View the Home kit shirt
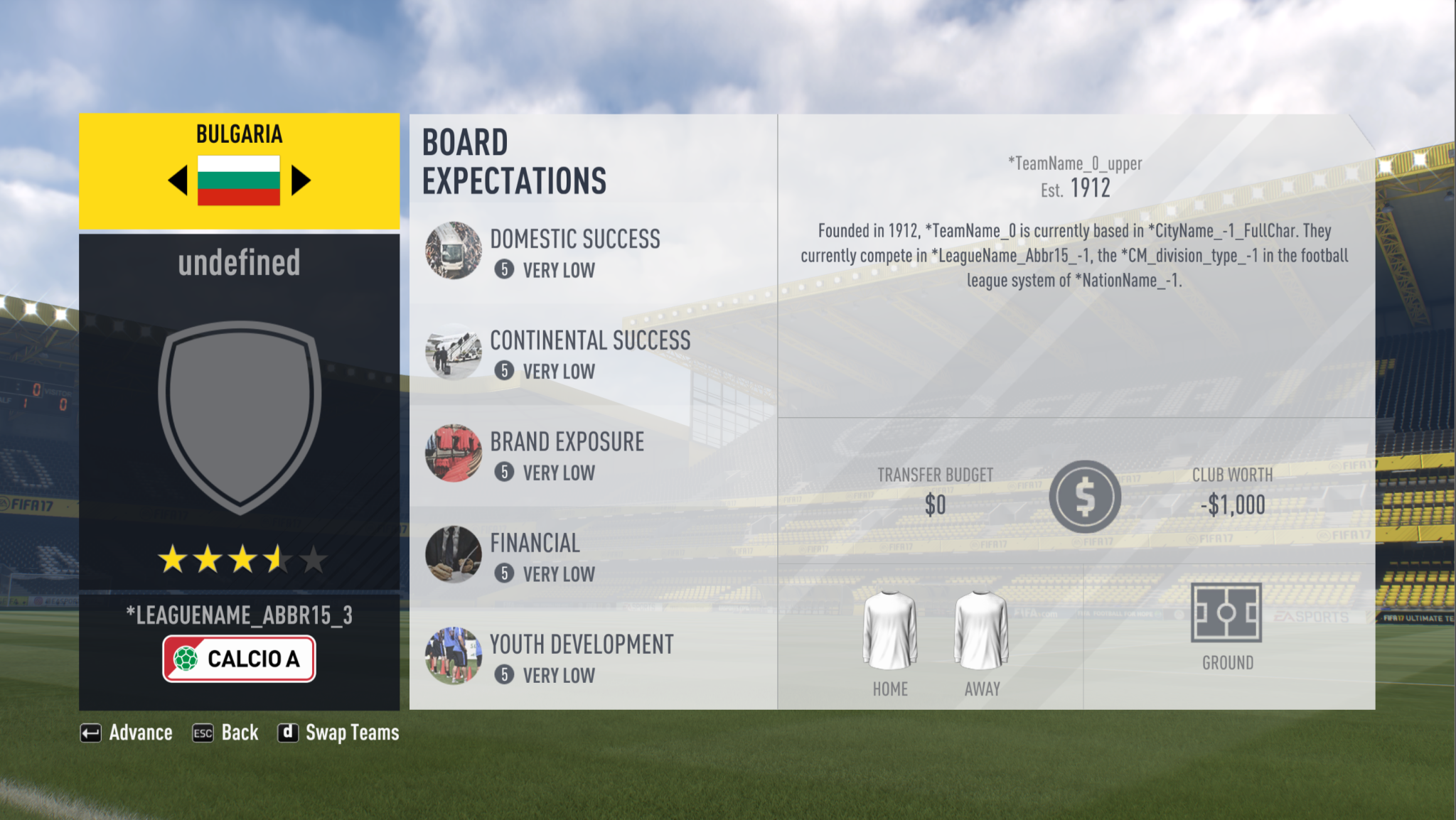The width and height of the screenshot is (1456, 820). pyautogui.click(x=890, y=631)
